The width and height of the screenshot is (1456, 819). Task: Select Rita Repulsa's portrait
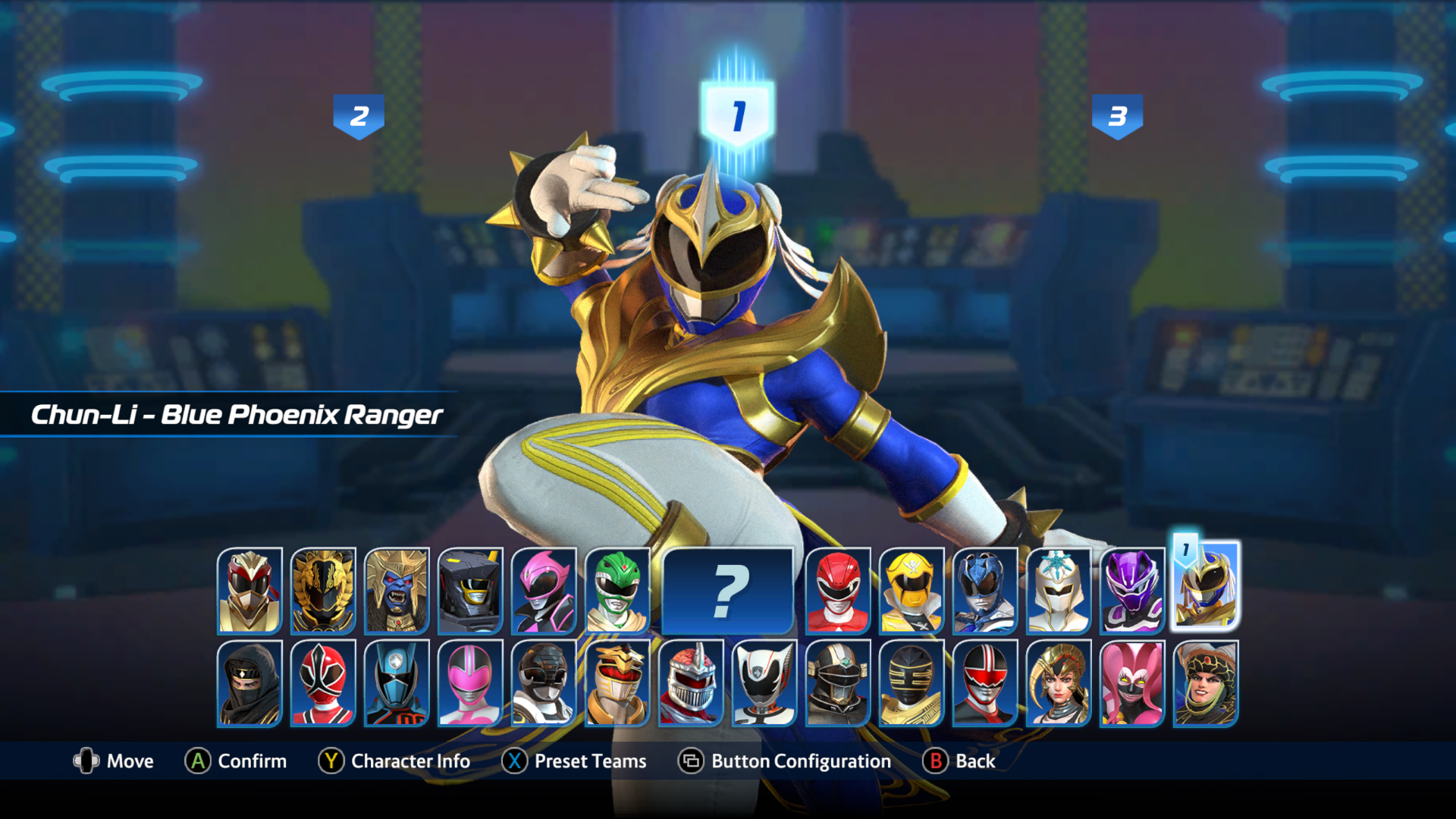(x=1205, y=683)
